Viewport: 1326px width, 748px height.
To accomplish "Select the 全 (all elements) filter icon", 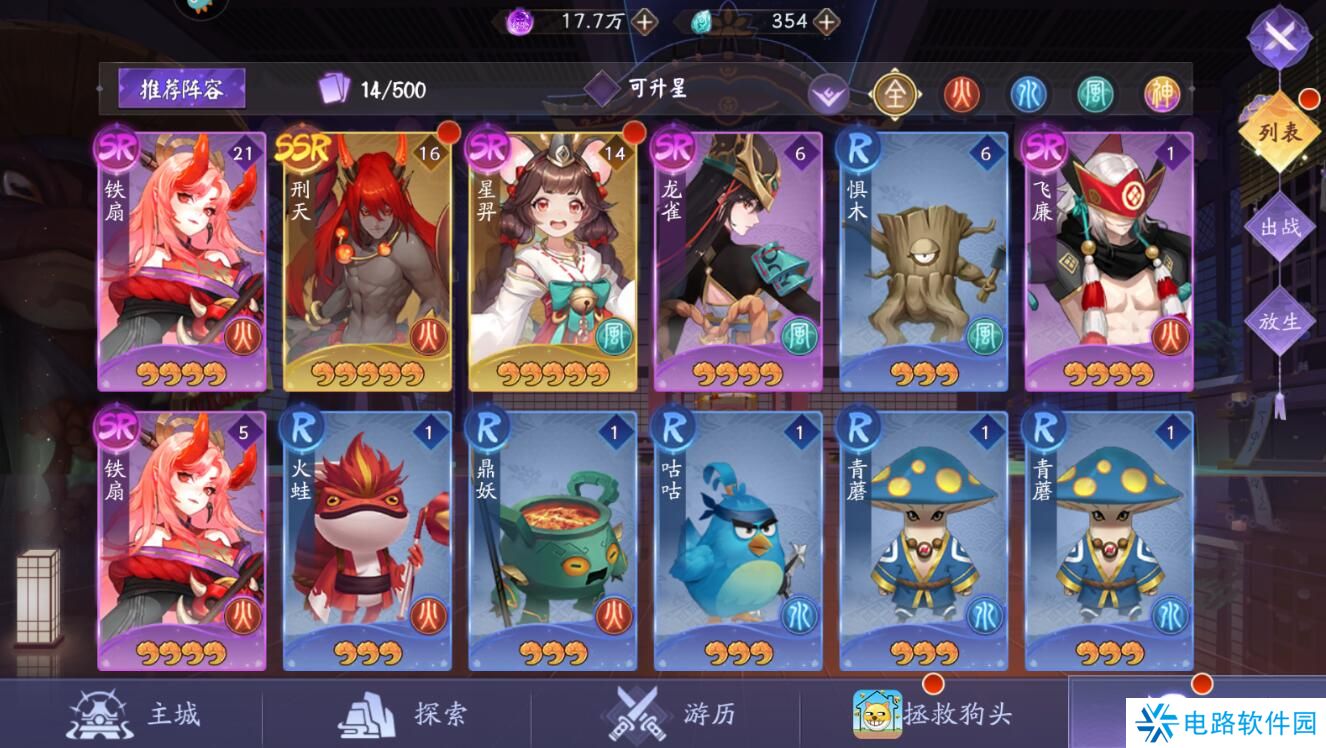I will [897, 95].
